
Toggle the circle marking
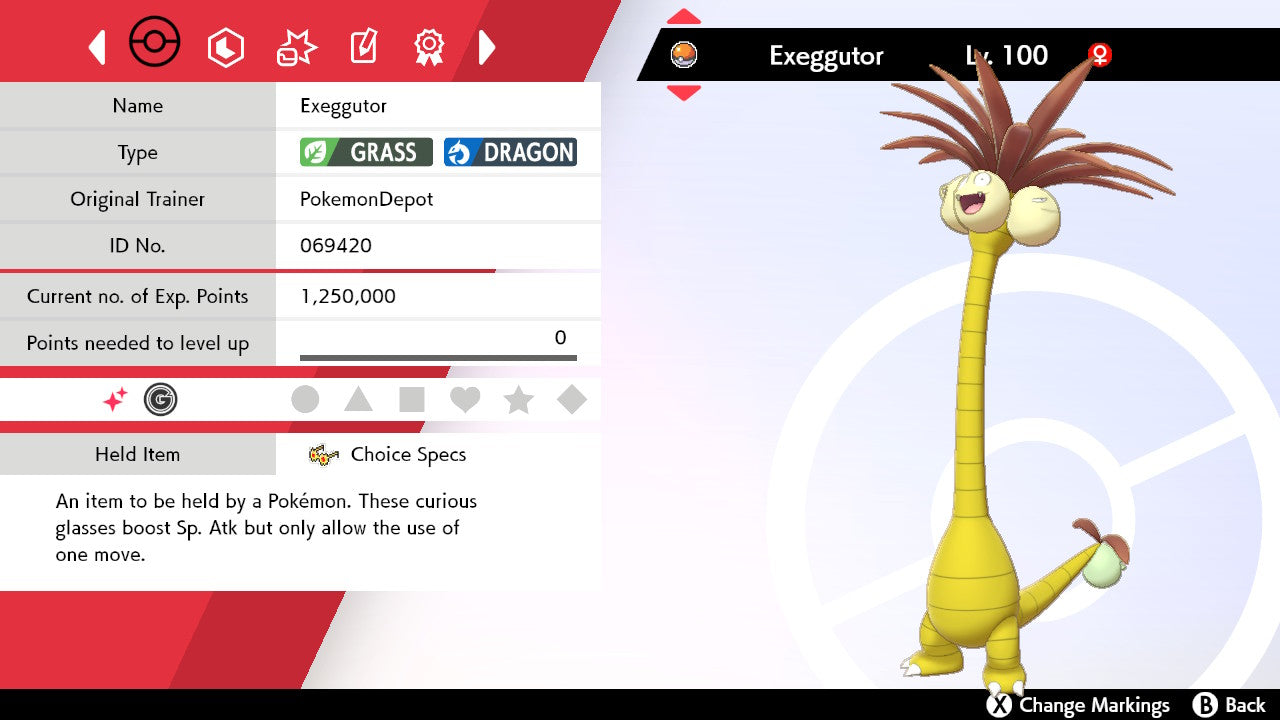[305, 400]
